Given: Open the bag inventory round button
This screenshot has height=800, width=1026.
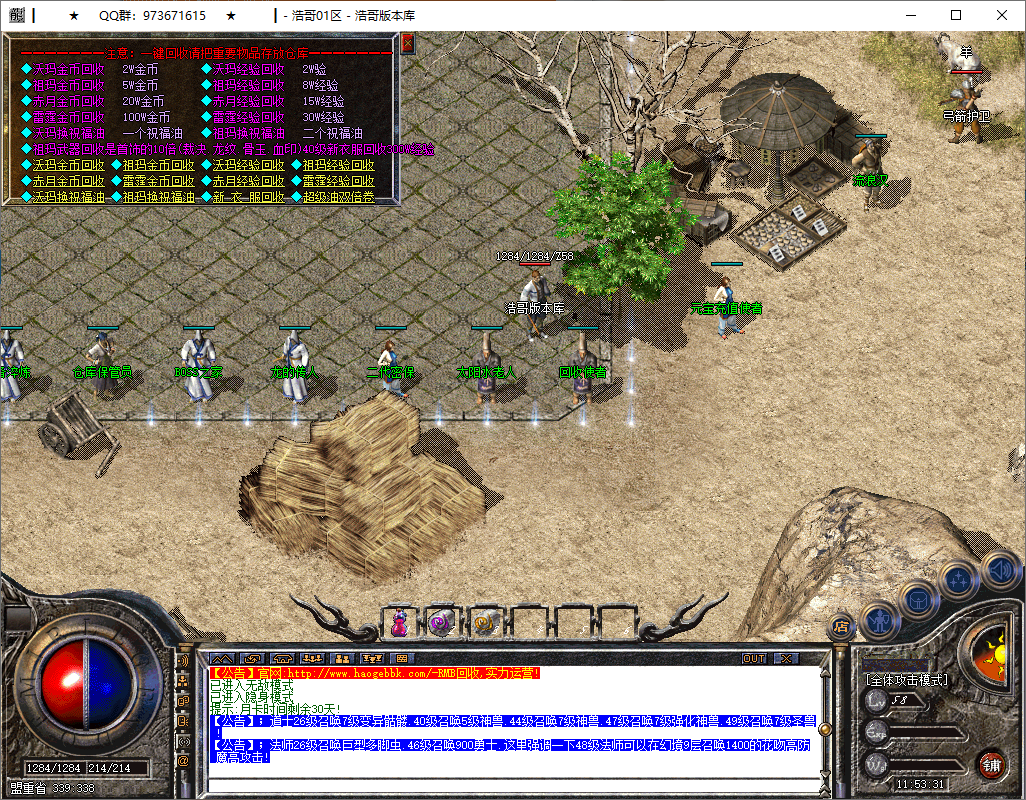Looking at the screenshot, I should tap(918, 599).
